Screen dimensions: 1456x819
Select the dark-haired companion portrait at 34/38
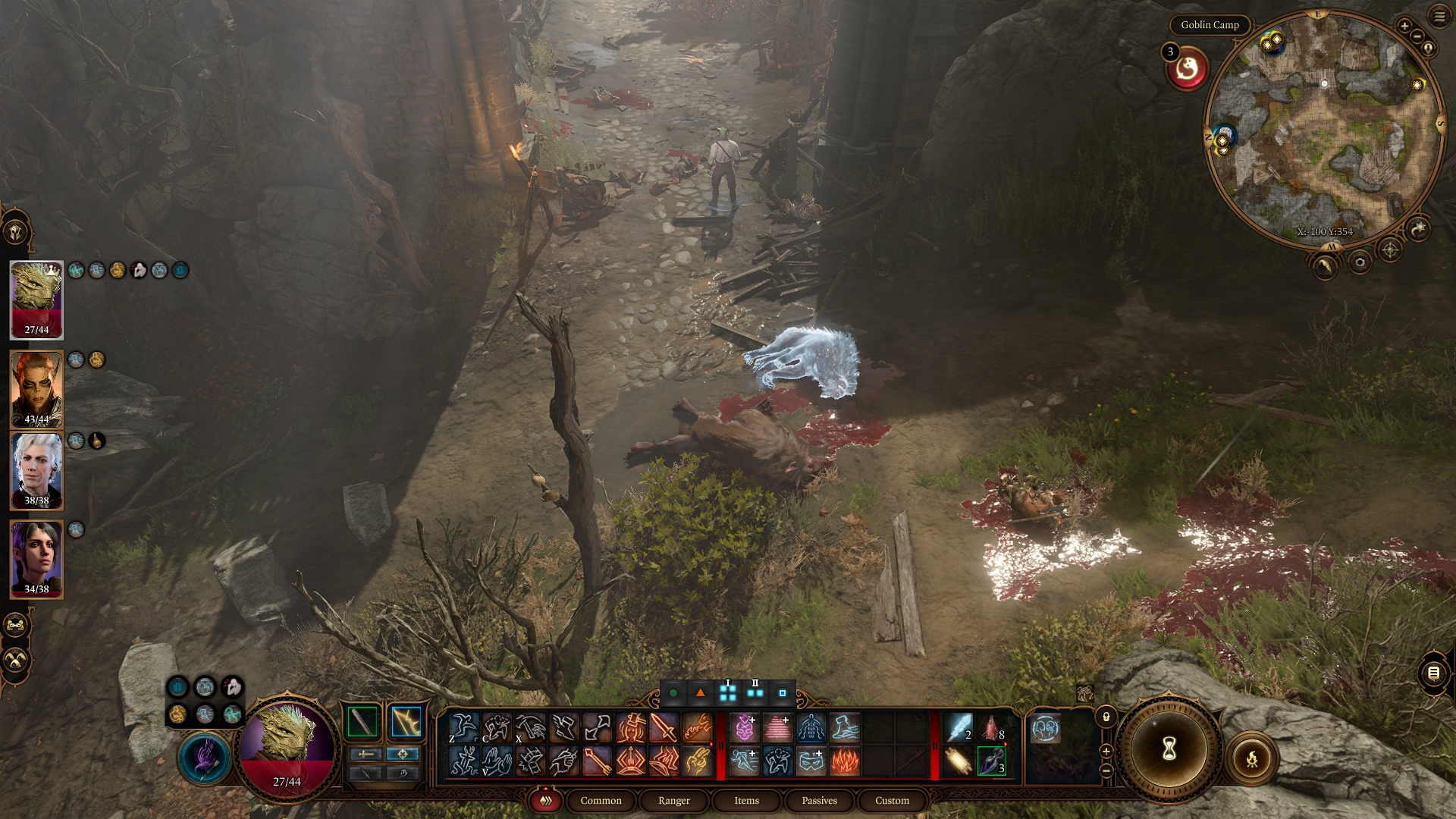(36, 559)
